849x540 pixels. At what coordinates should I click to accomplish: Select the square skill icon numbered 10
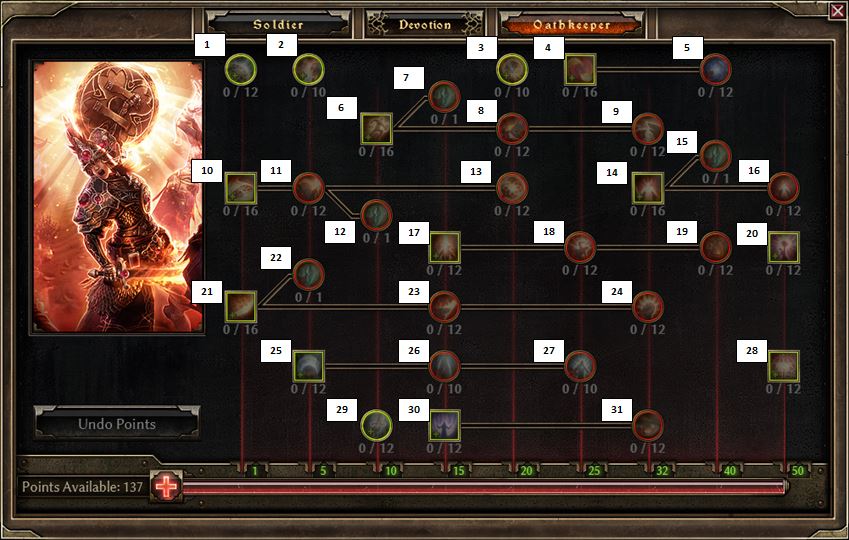click(241, 187)
